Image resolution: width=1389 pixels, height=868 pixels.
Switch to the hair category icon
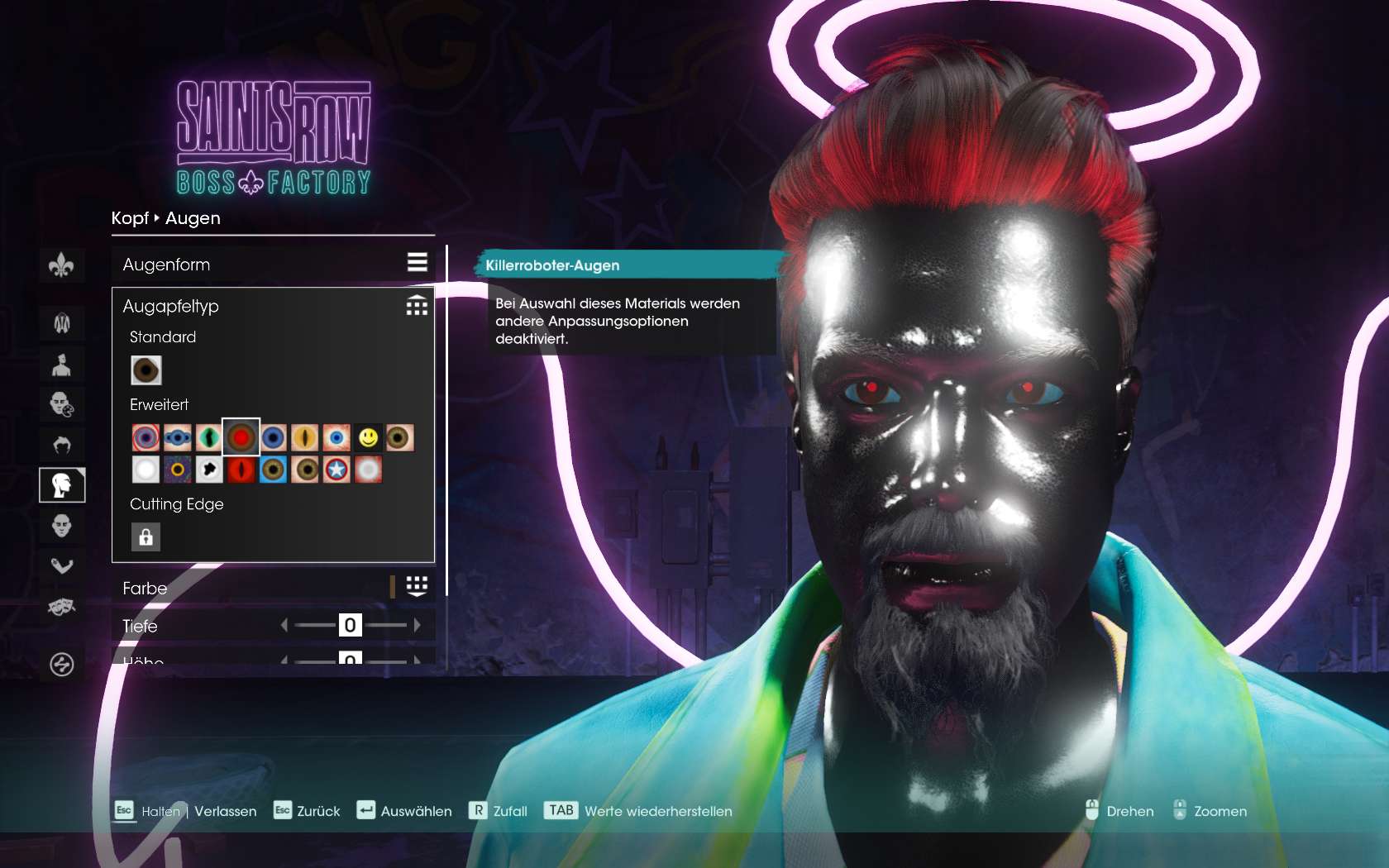point(62,446)
